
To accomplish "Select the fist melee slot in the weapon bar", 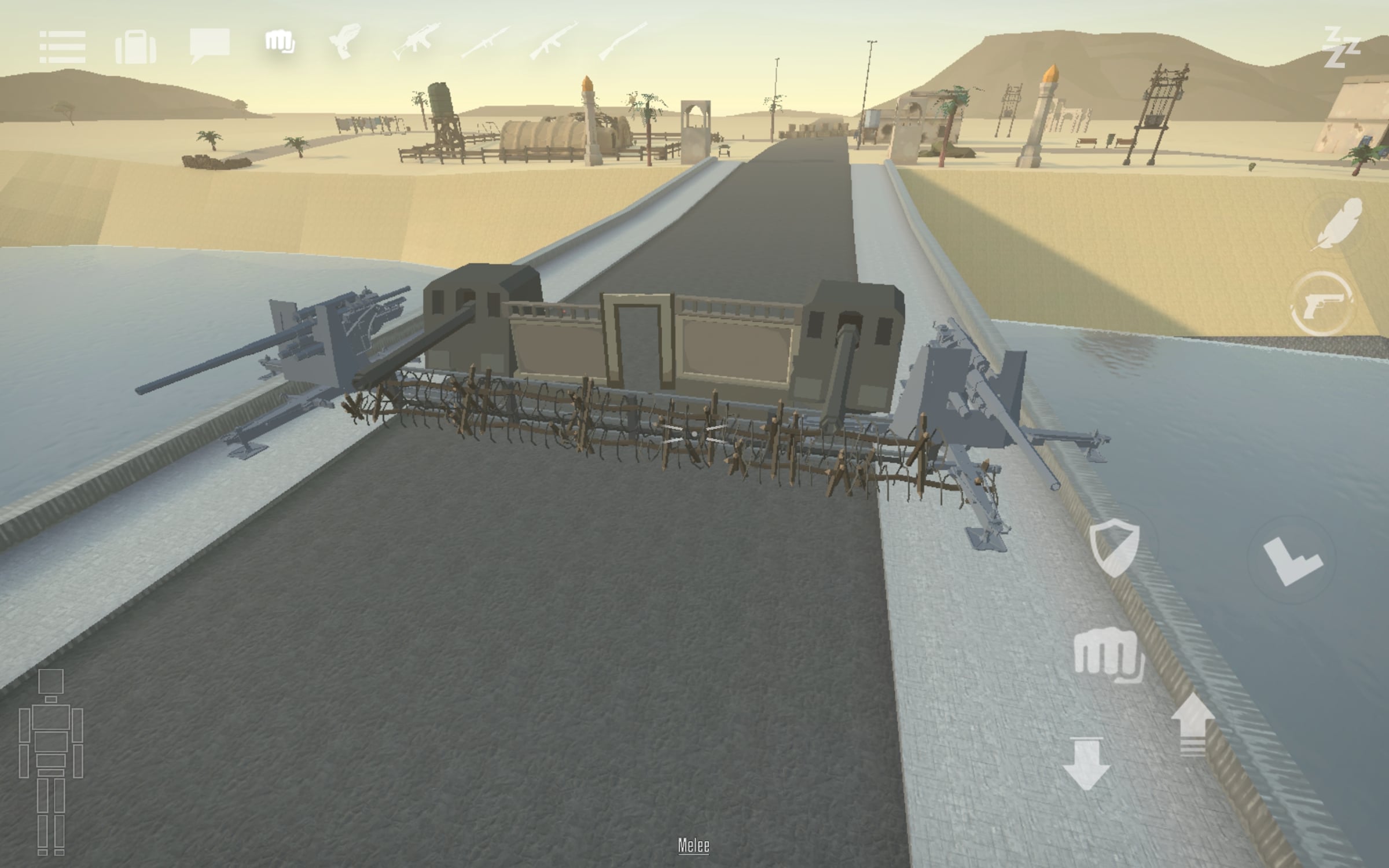I will click(x=280, y=43).
